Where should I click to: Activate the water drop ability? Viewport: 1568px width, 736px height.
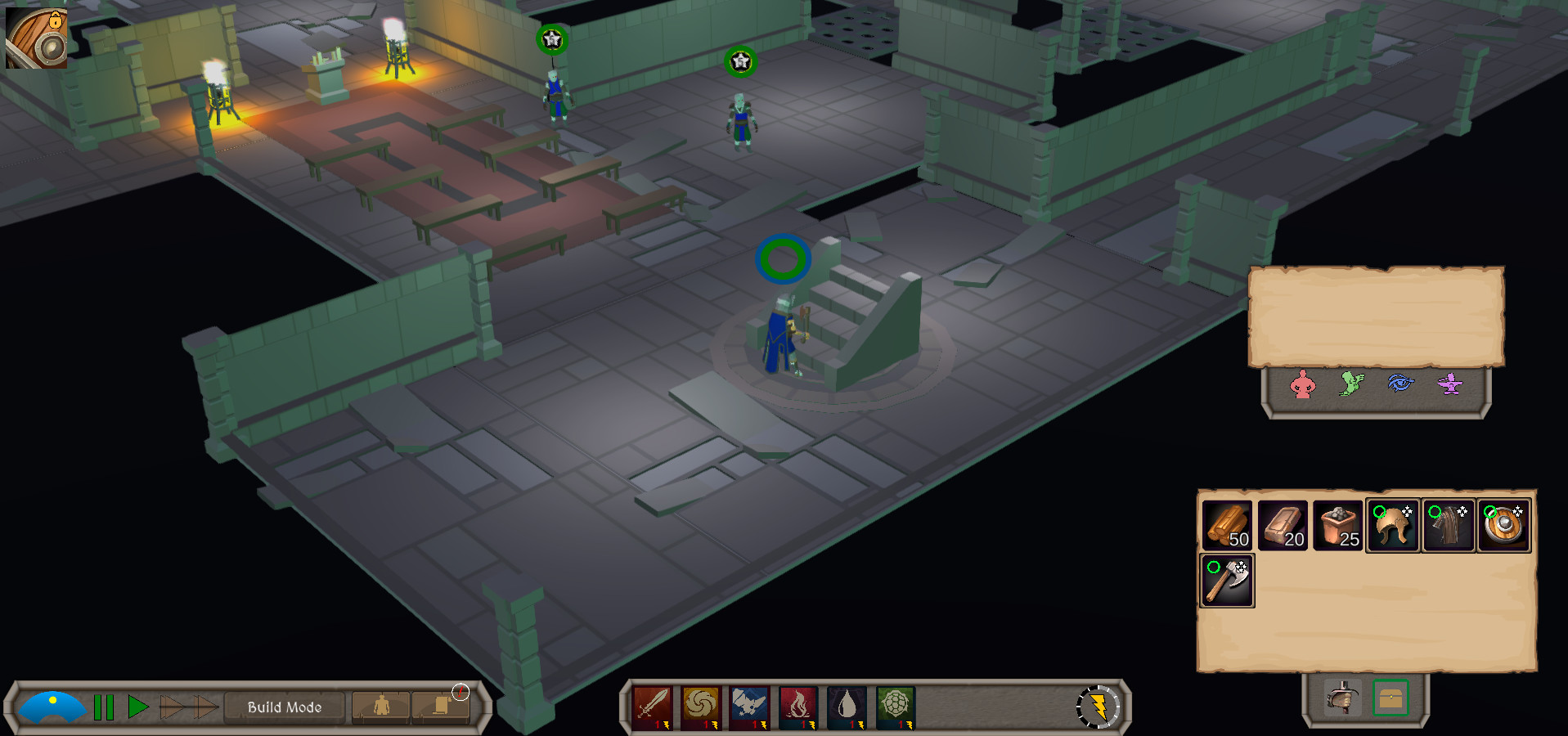(x=847, y=707)
